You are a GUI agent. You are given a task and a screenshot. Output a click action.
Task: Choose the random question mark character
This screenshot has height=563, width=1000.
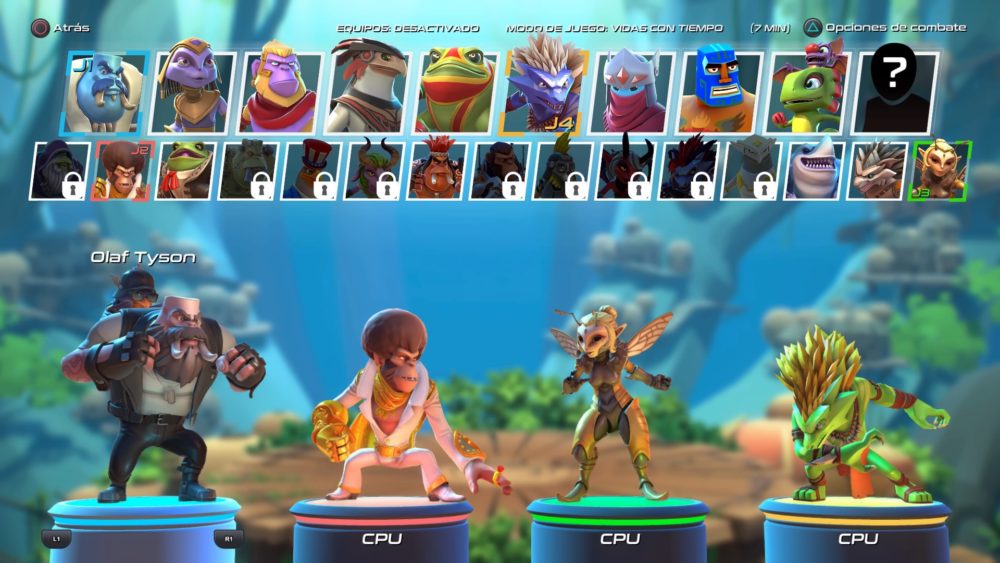tap(896, 92)
